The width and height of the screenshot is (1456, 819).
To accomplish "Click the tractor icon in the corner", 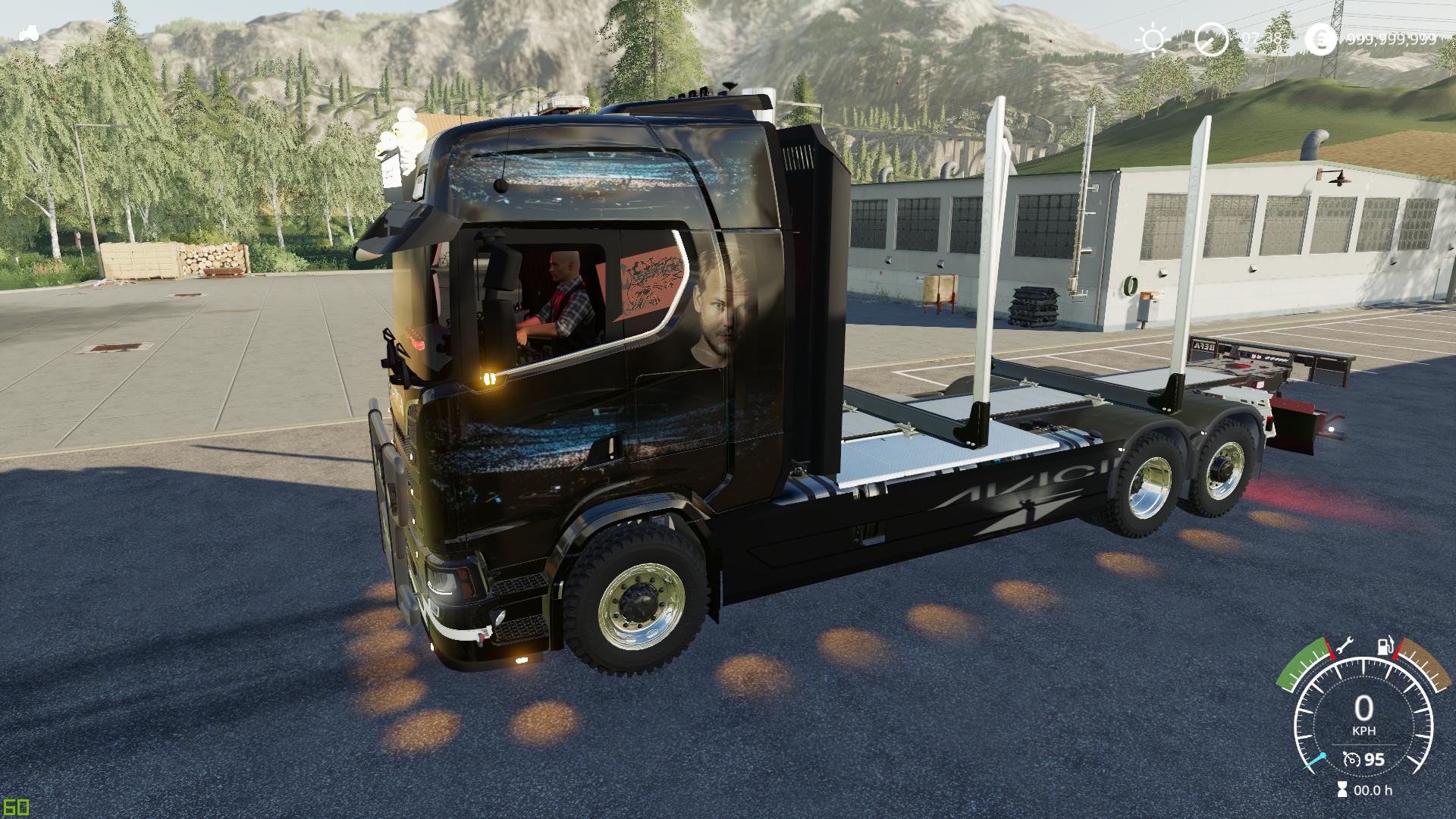I will (x=29, y=33).
